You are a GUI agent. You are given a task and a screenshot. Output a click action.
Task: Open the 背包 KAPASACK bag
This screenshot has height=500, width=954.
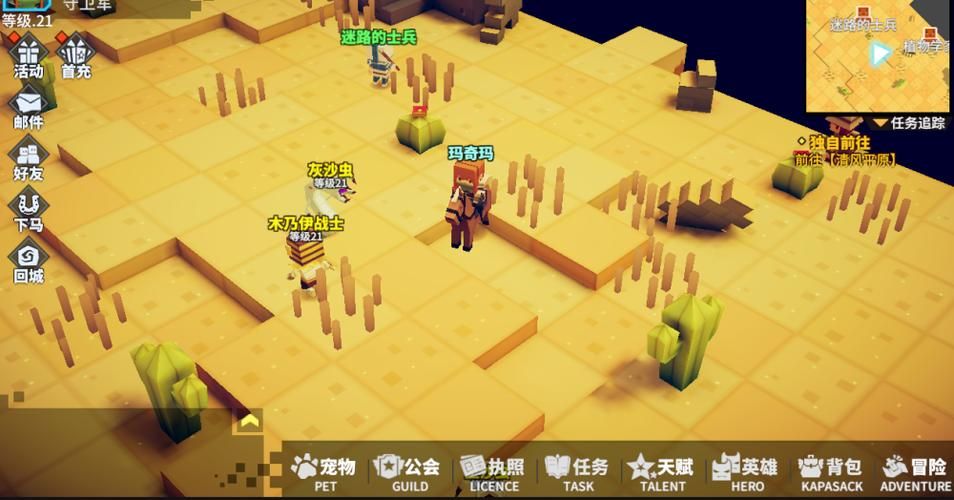pos(831,471)
